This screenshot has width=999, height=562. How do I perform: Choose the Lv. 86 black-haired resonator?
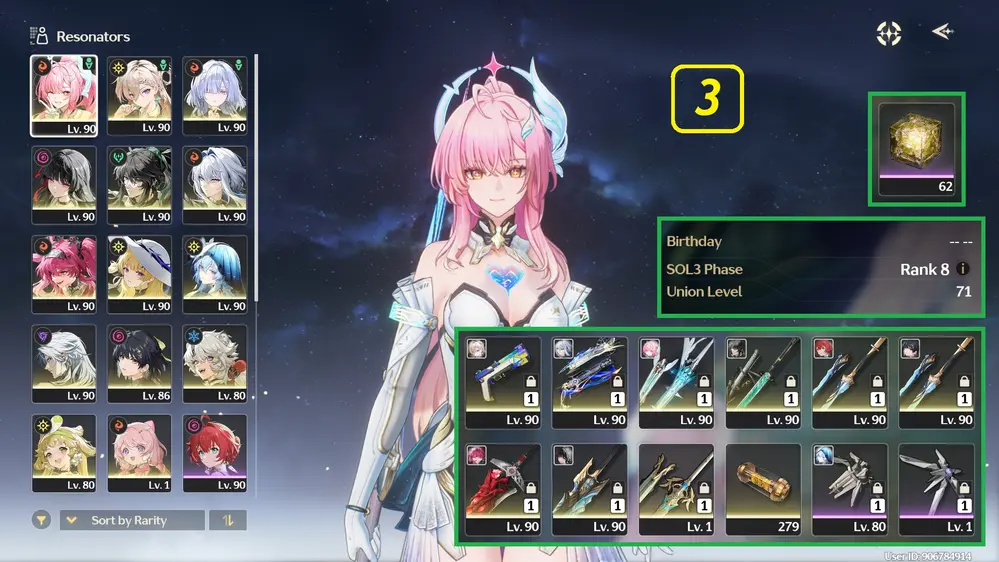coord(139,363)
